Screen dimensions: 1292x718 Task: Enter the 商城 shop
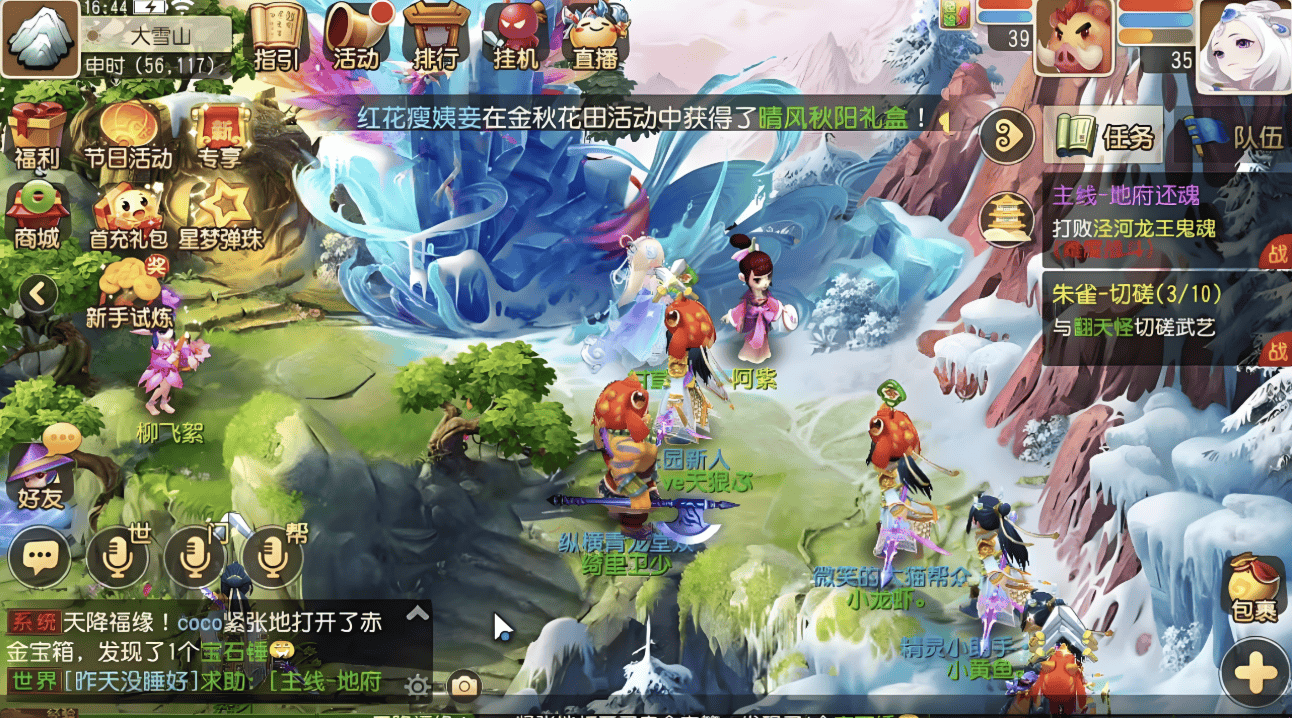pyautogui.click(x=37, y=215)
